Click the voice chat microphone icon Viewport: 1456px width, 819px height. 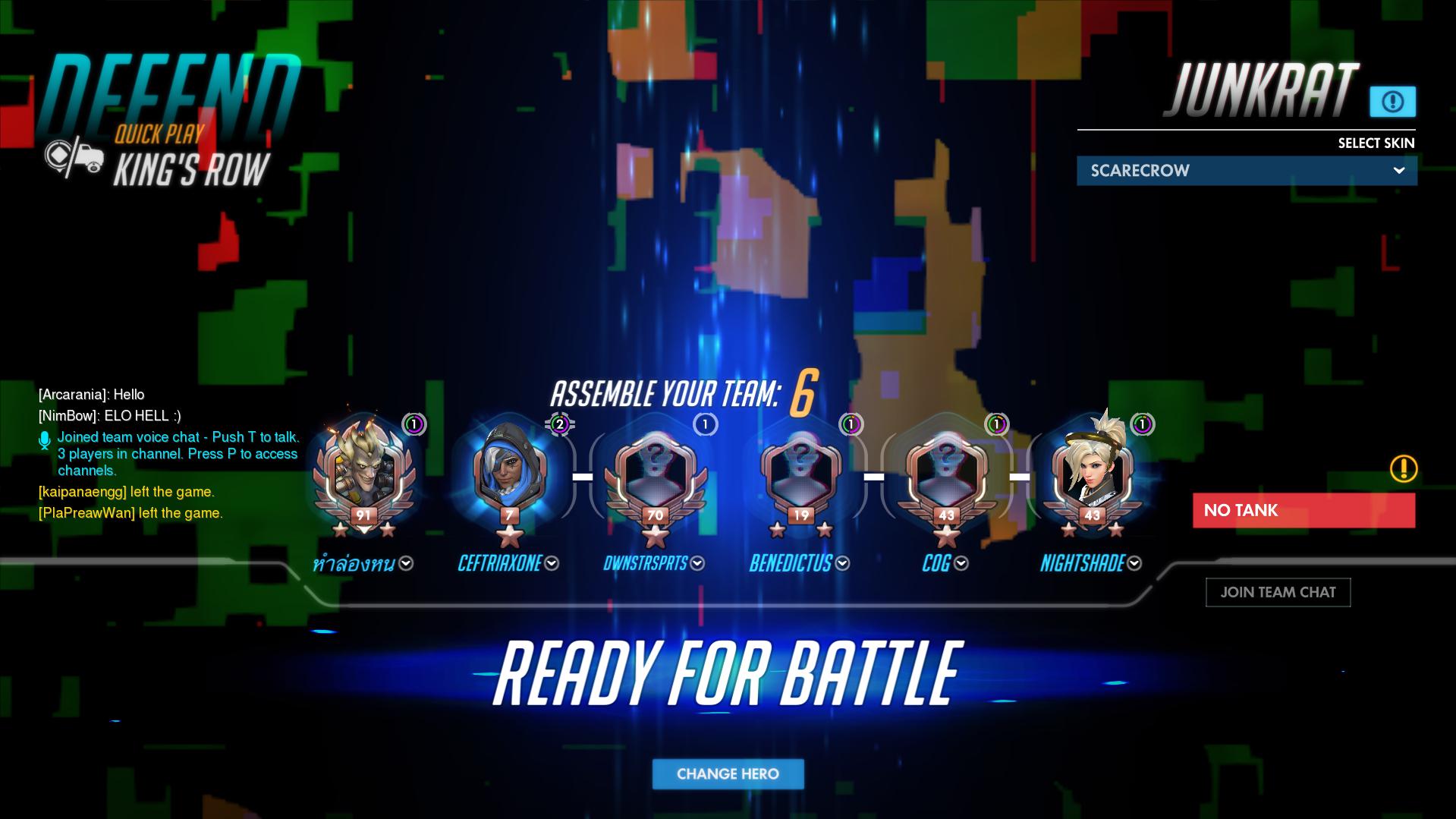point(45,440)
